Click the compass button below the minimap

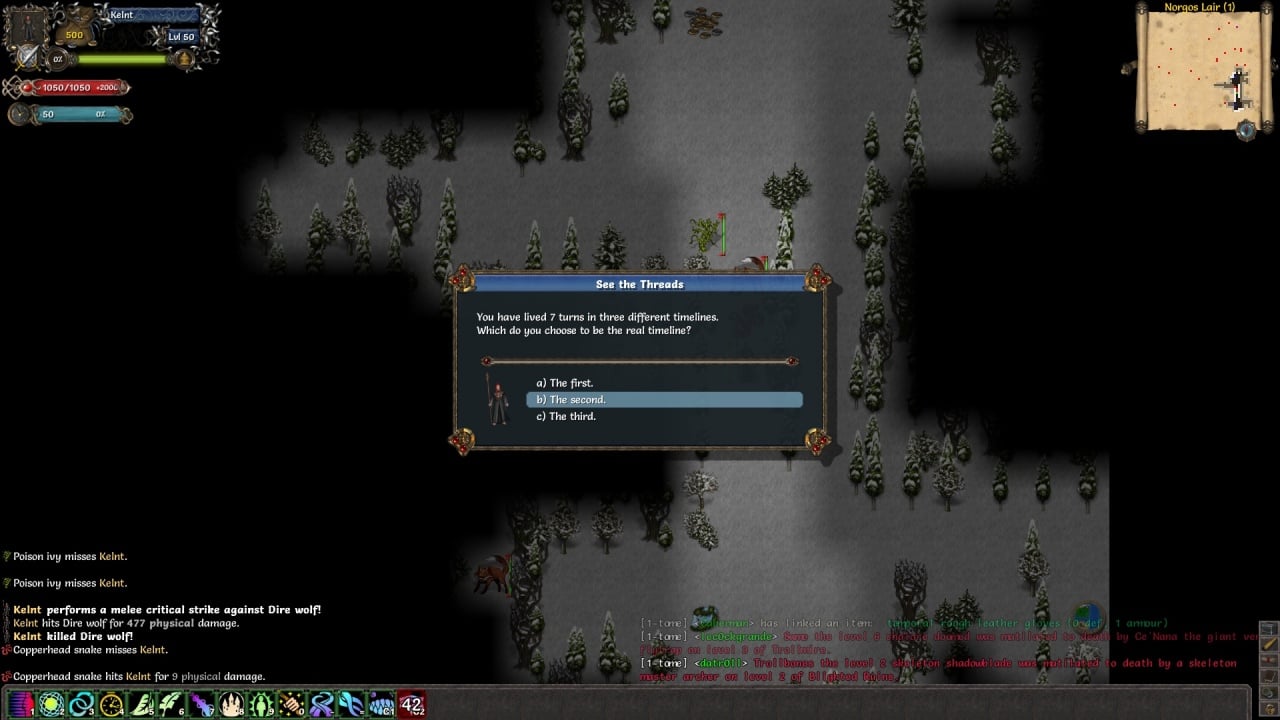point(1245,130)
